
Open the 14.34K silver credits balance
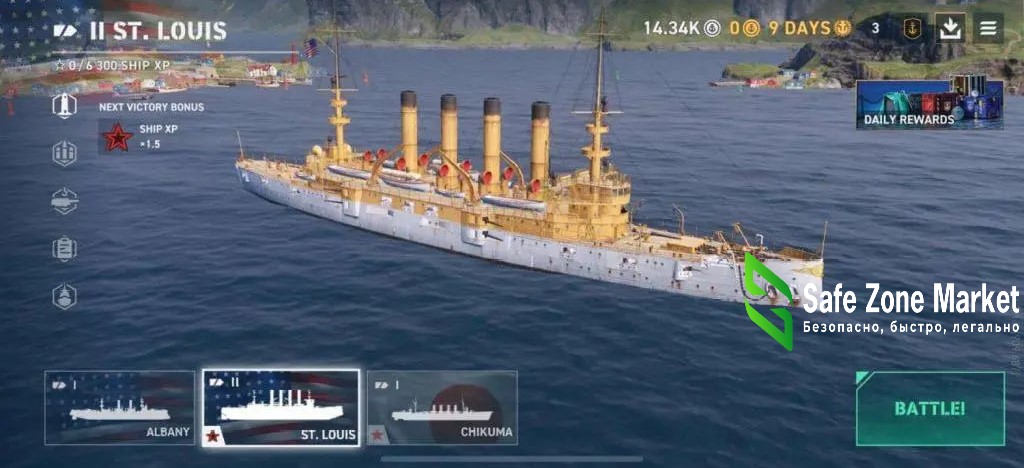[680, 28]
